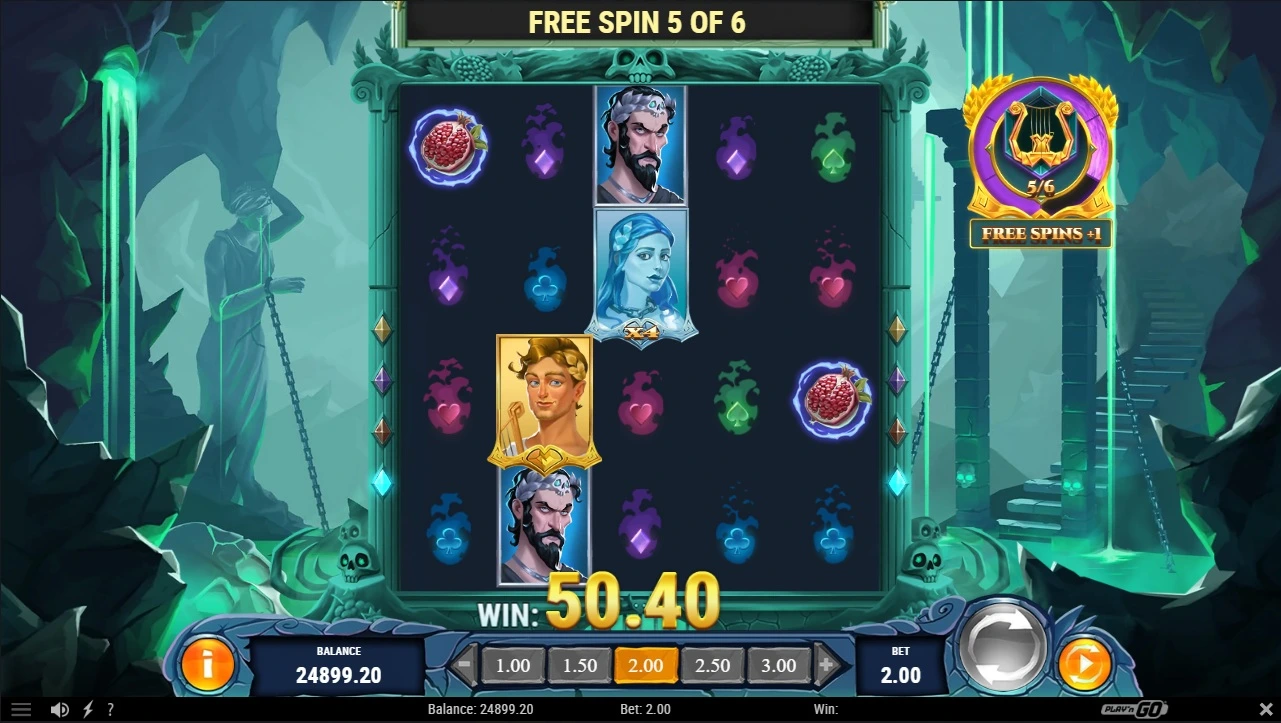Toggle fast play lightning bolt icon
The image size is (1281, 723).
click(x=87, y=709)
